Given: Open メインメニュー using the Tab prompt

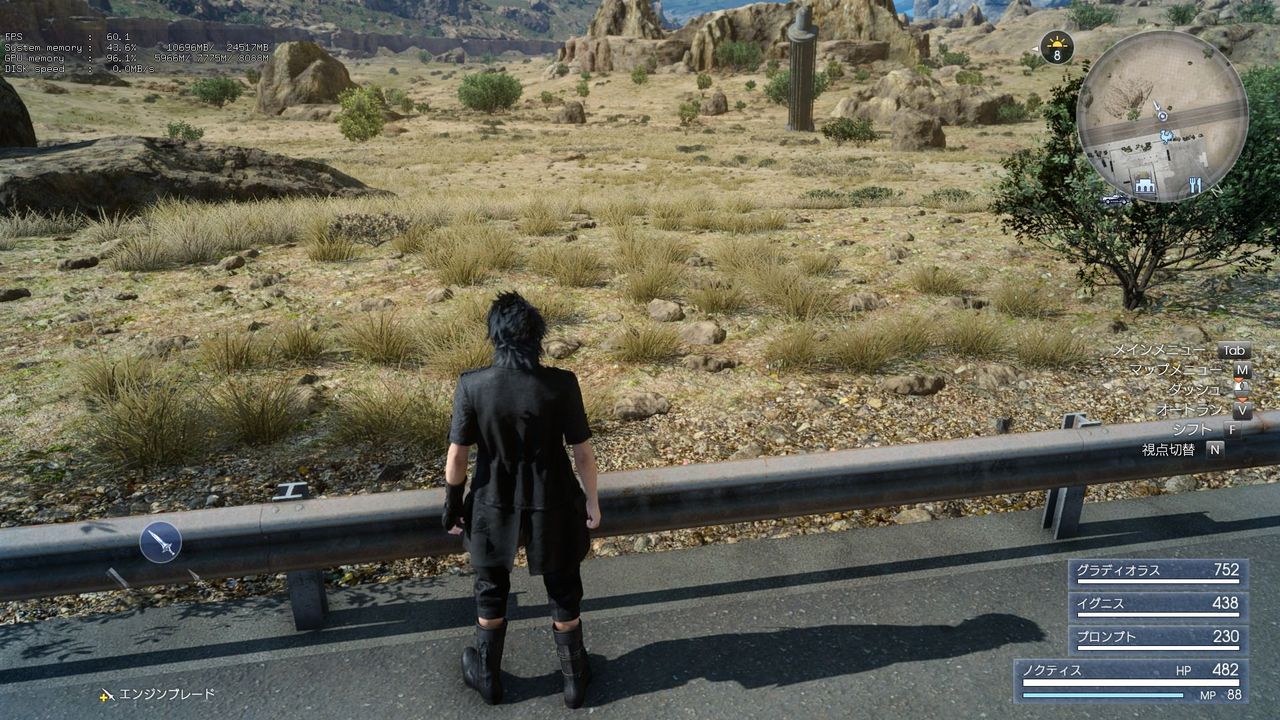Looking at the screenshot, I should 1235,350.
